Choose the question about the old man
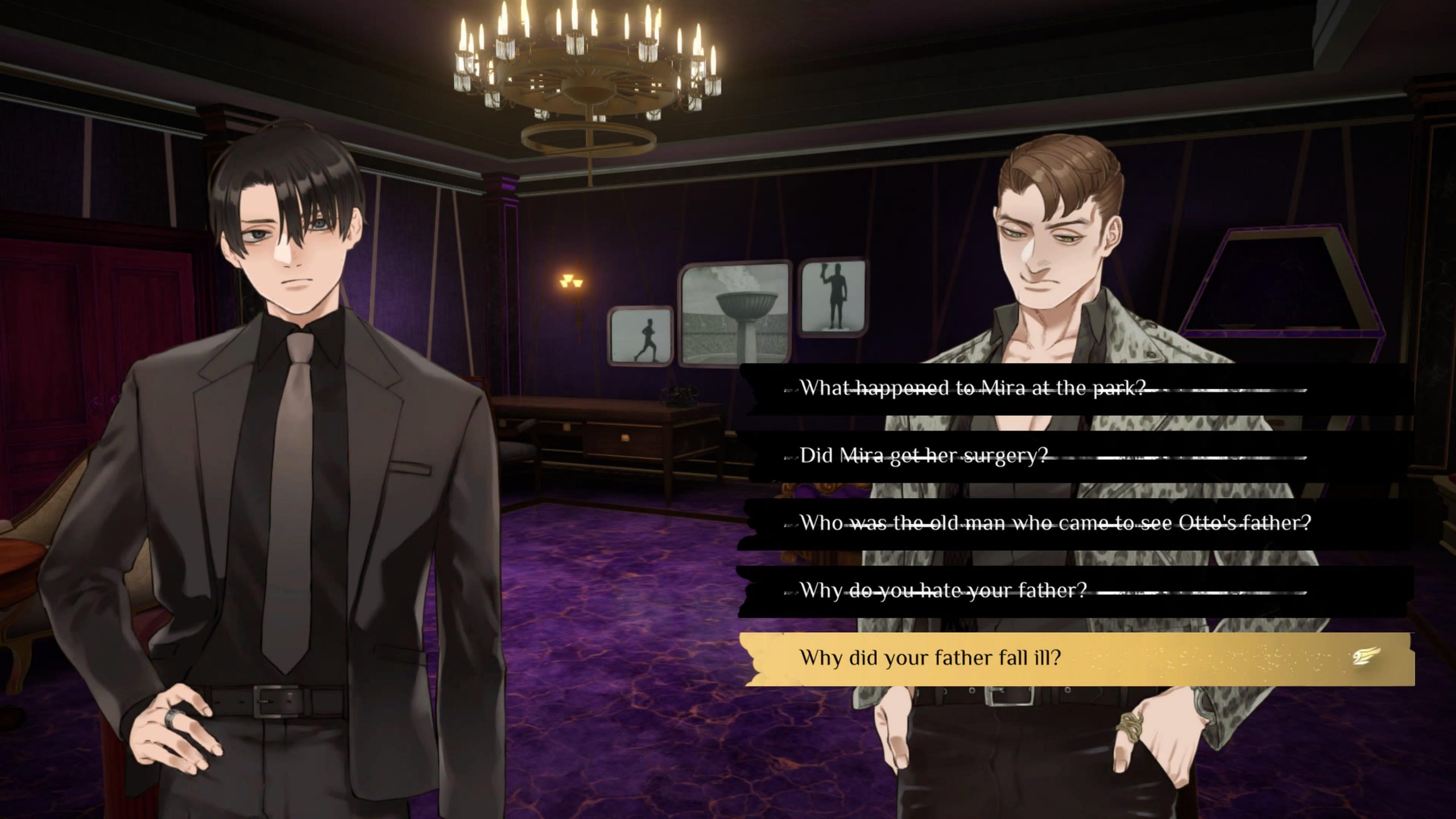Image resolution: width=1456 pixels, height=819 pixels. point(1055,523)
